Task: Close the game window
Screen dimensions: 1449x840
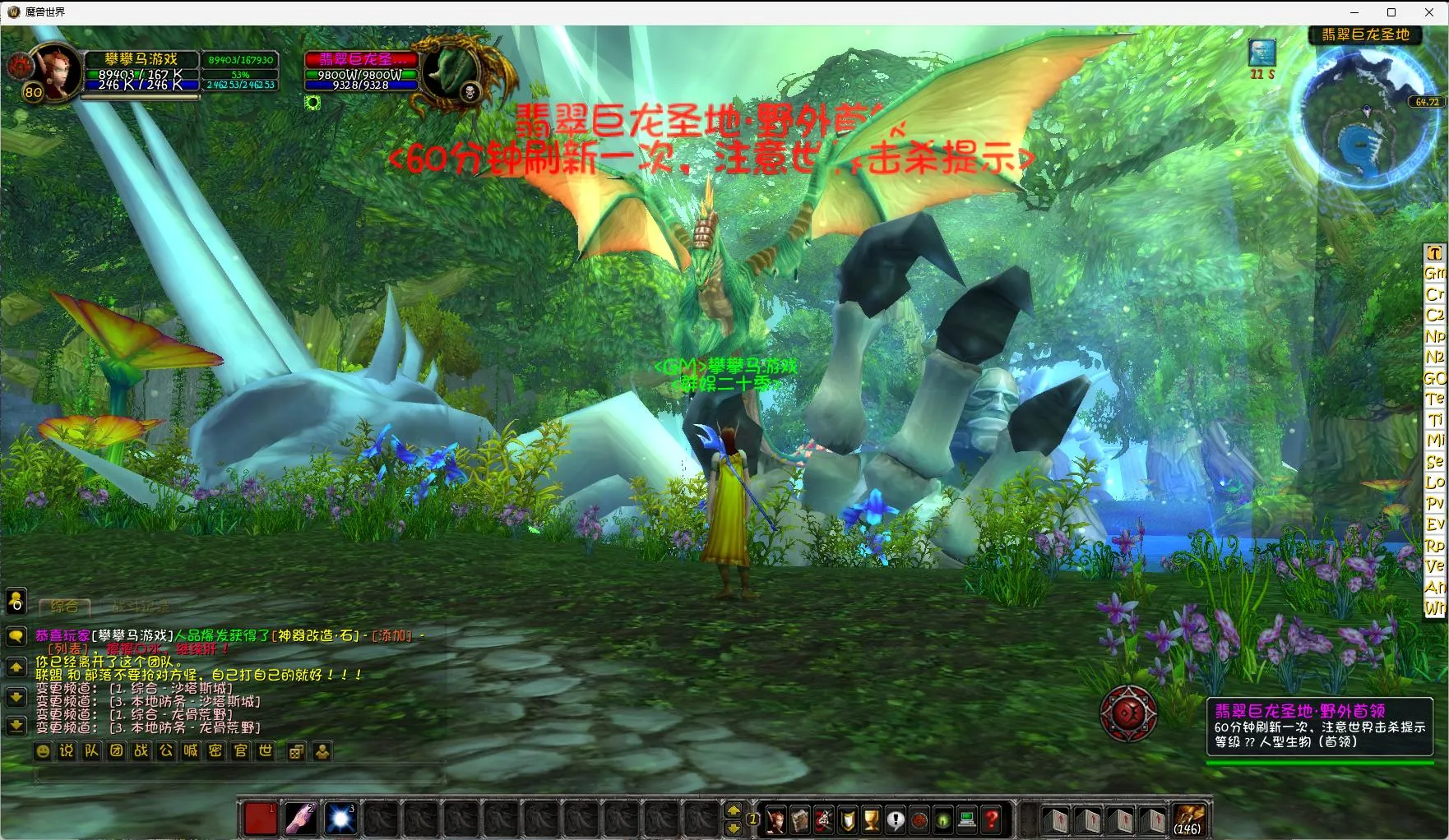Action: click(x=1429, y=12)
